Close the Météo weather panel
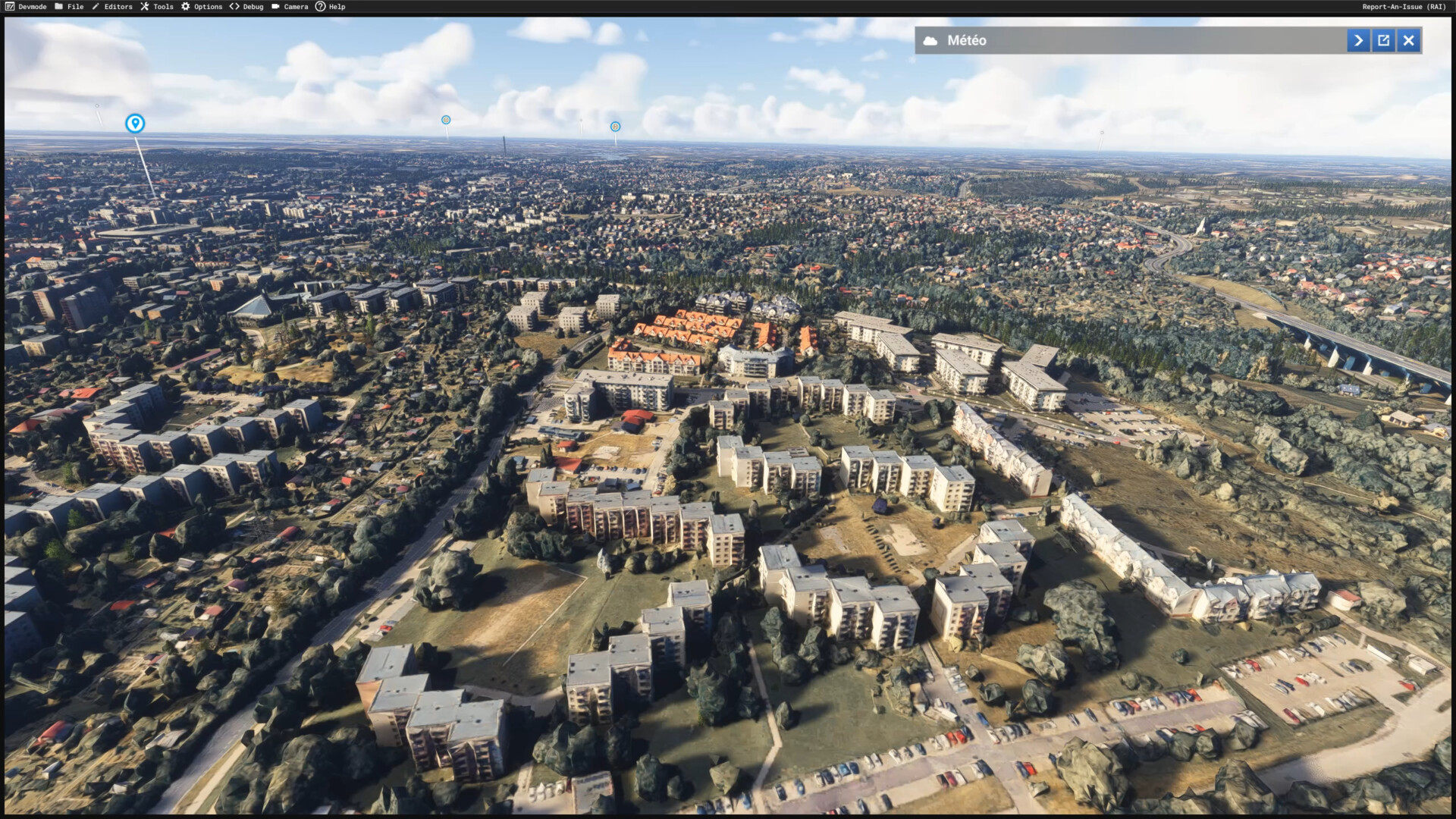The height and width of the screenshot is (819, 1456). tap(1408, 40)
